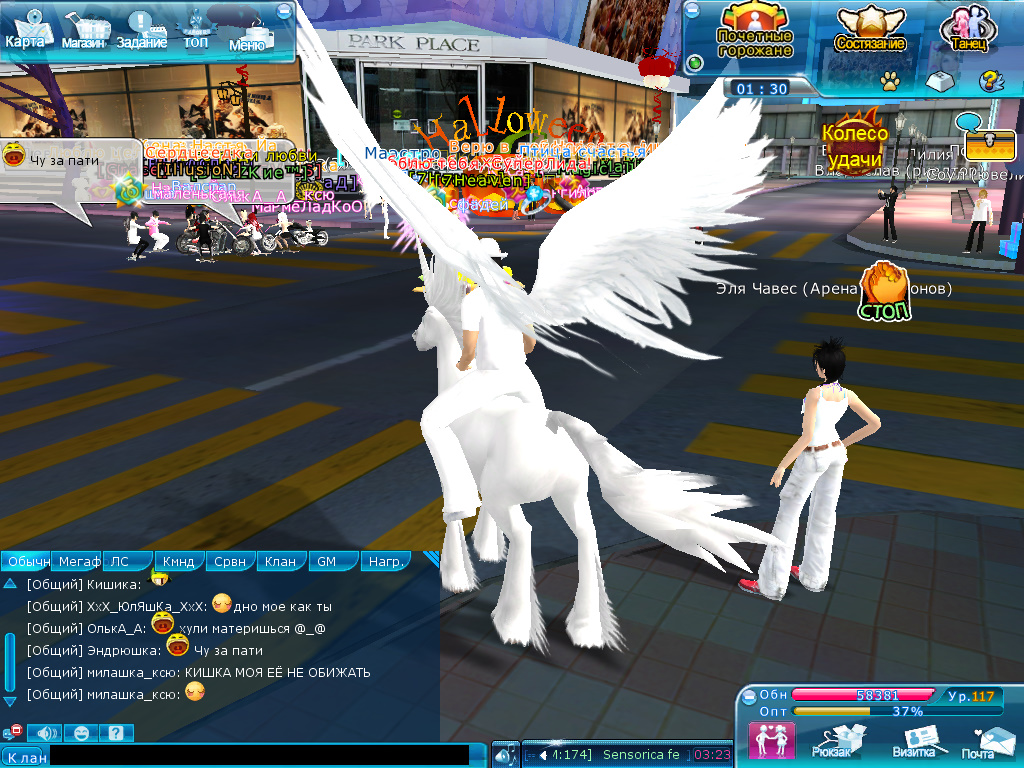The width and height of the screenshot is (1024, 768).
Task: Click the СТОП fist button
Action: [x=884, y=292]
